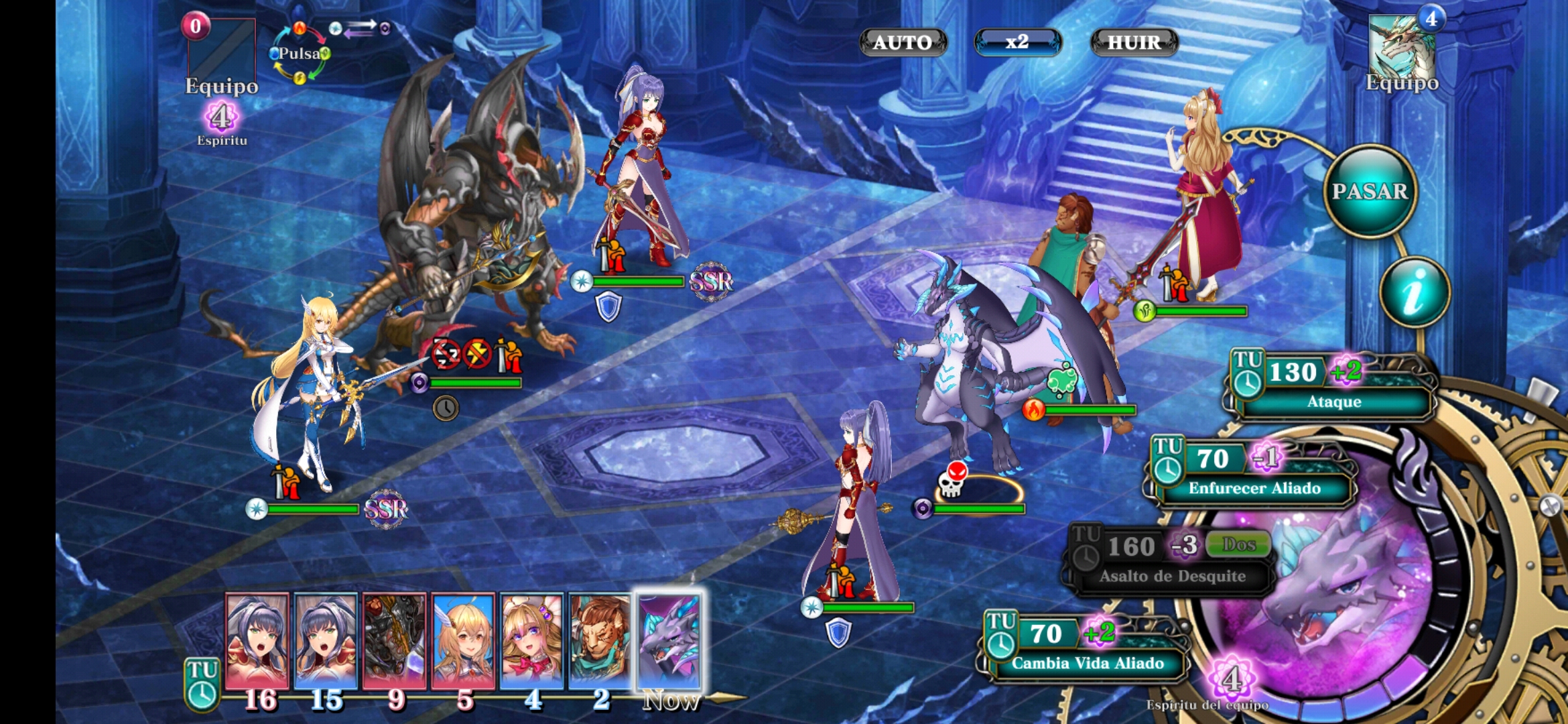The width and height of the screenshot is (1568, 724).
Task: Click the clock delay icon below the black dragon
Action: pos(446,407)
